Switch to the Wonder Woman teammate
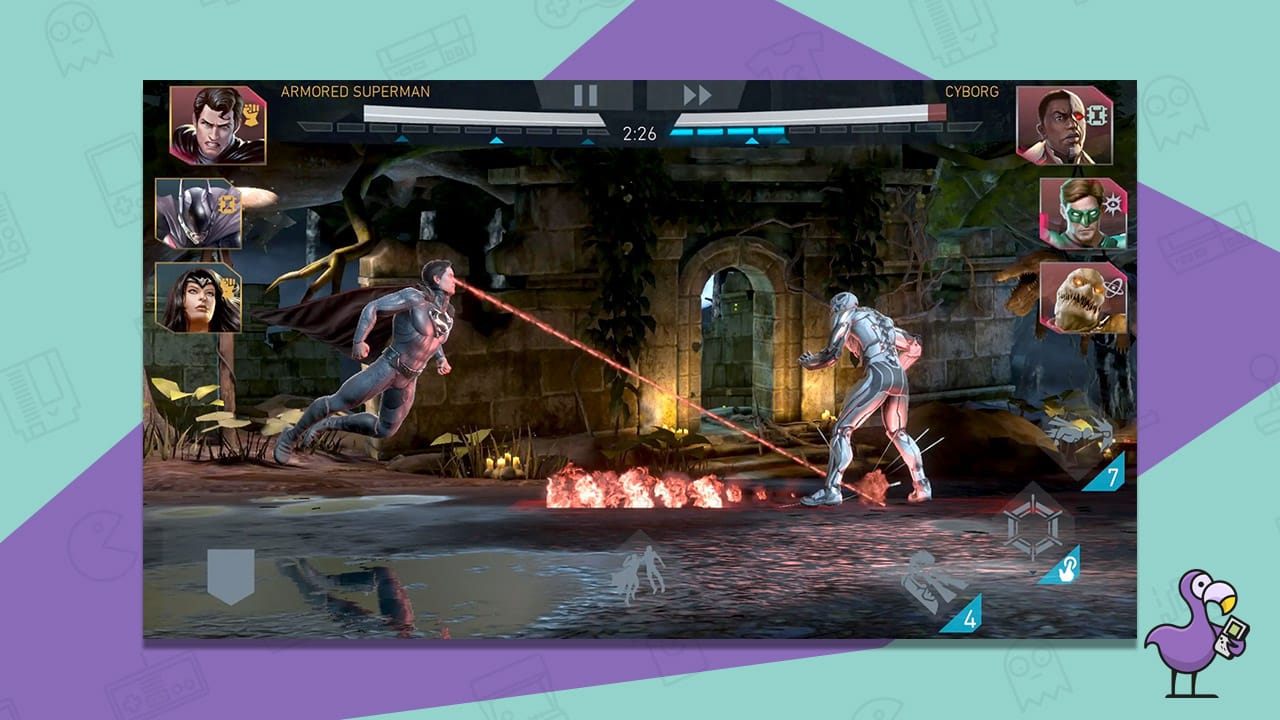The height and width of the screenshot is (720, 1280). [200, 300]
